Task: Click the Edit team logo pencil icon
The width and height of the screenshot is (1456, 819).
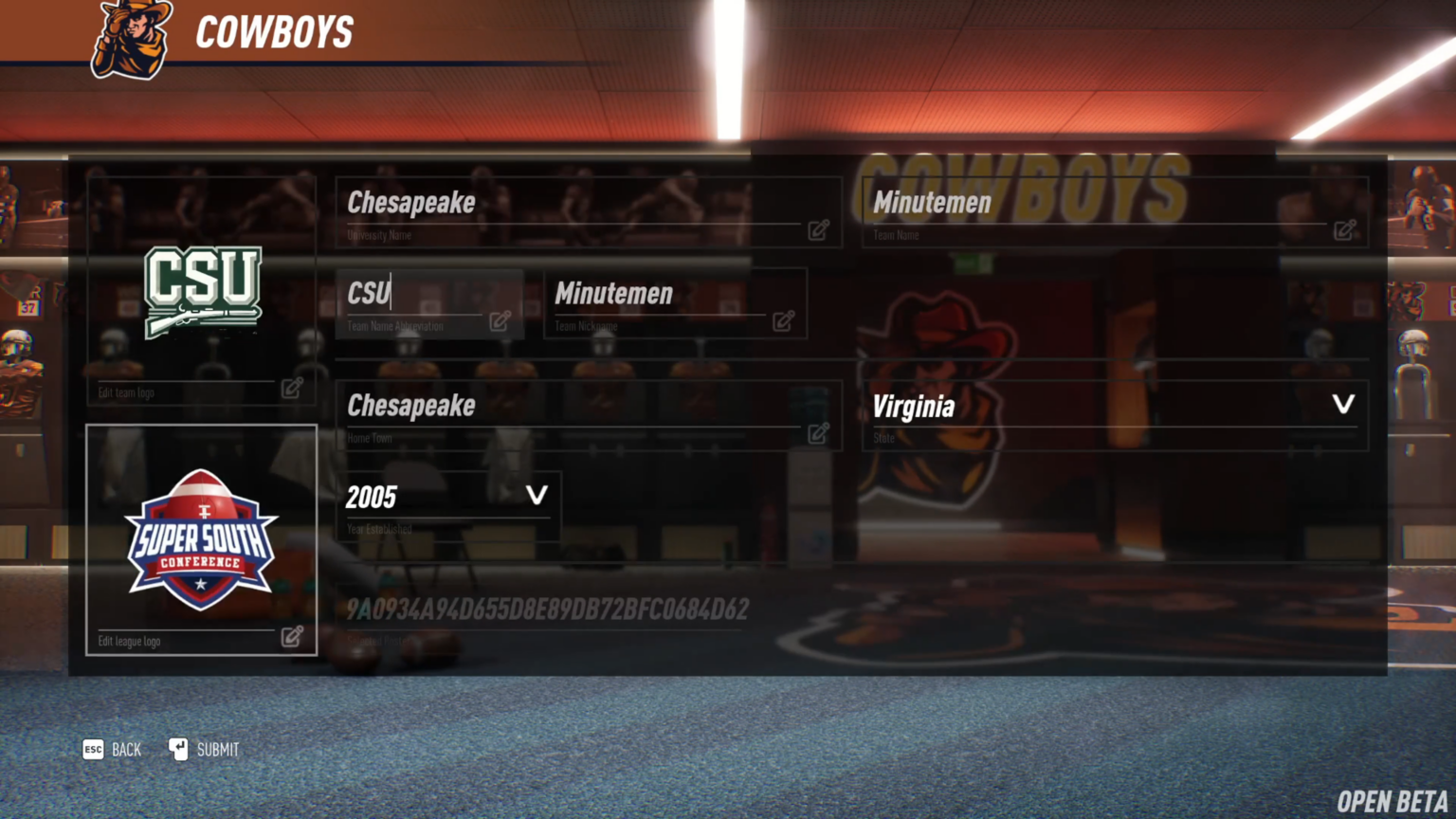Action: point(292,390)
